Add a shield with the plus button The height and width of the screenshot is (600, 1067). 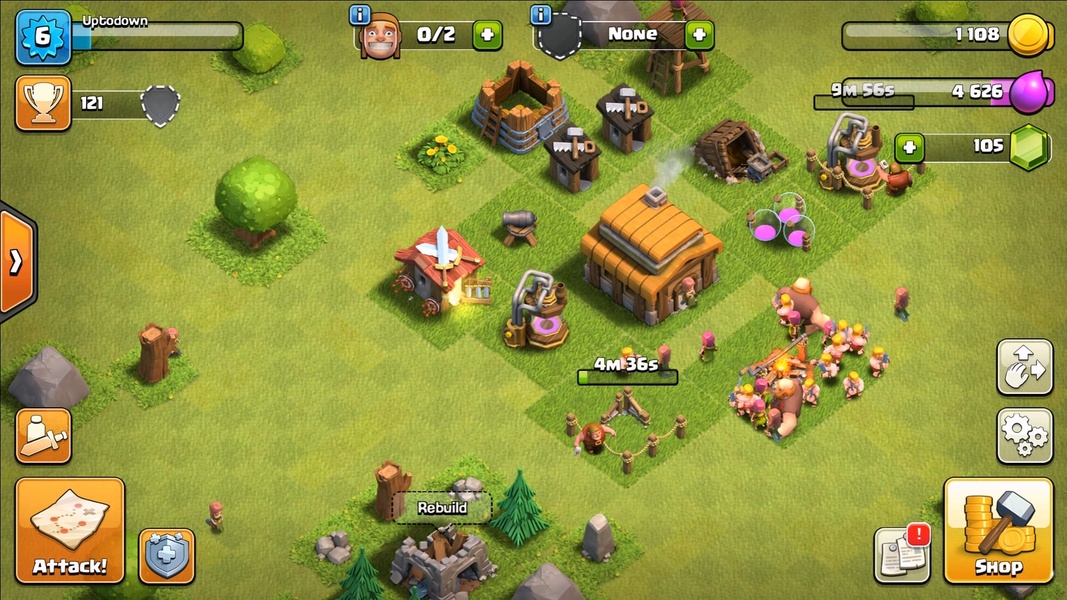(698, 35)
